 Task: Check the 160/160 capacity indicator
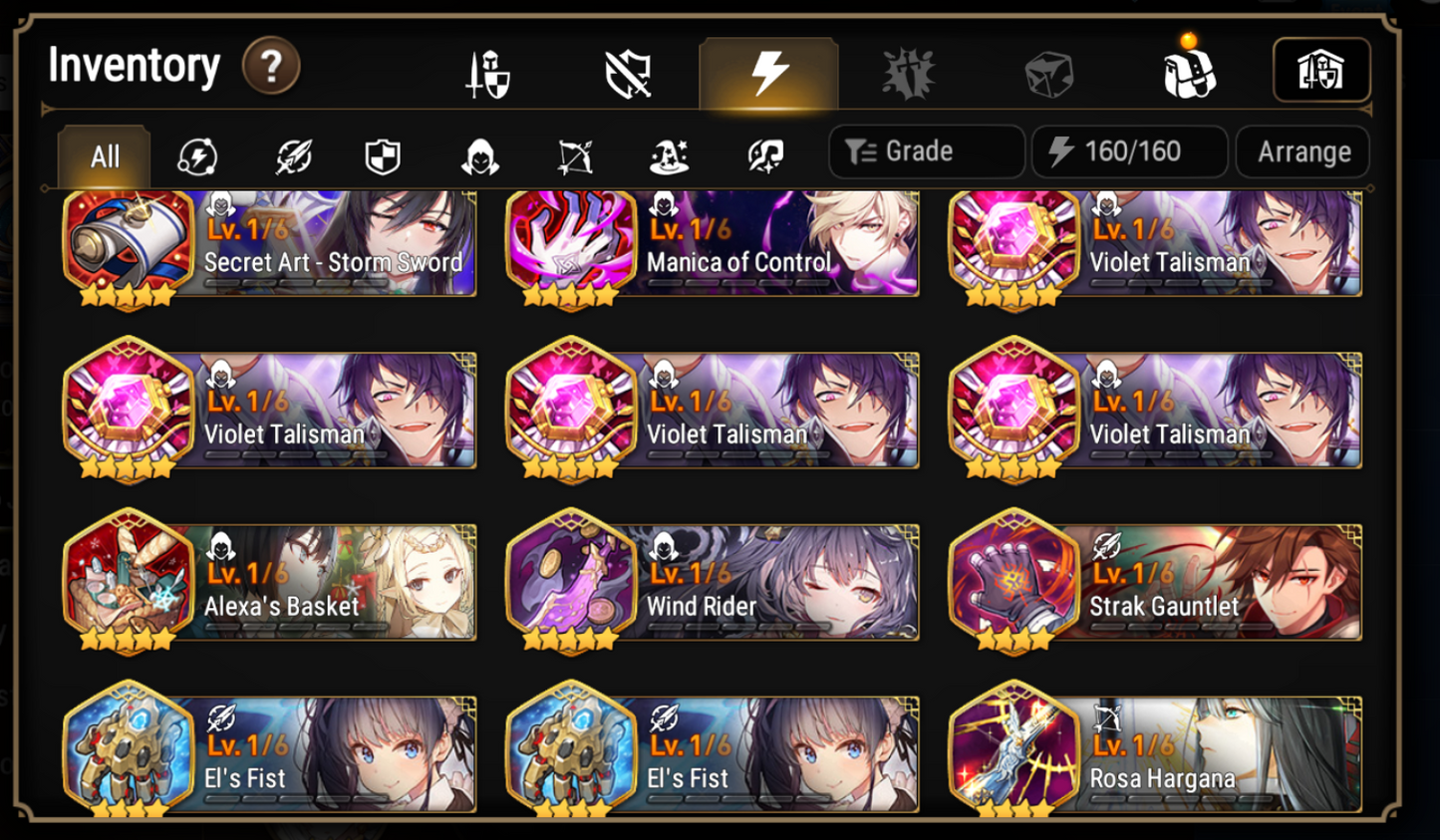point(1129,151)
